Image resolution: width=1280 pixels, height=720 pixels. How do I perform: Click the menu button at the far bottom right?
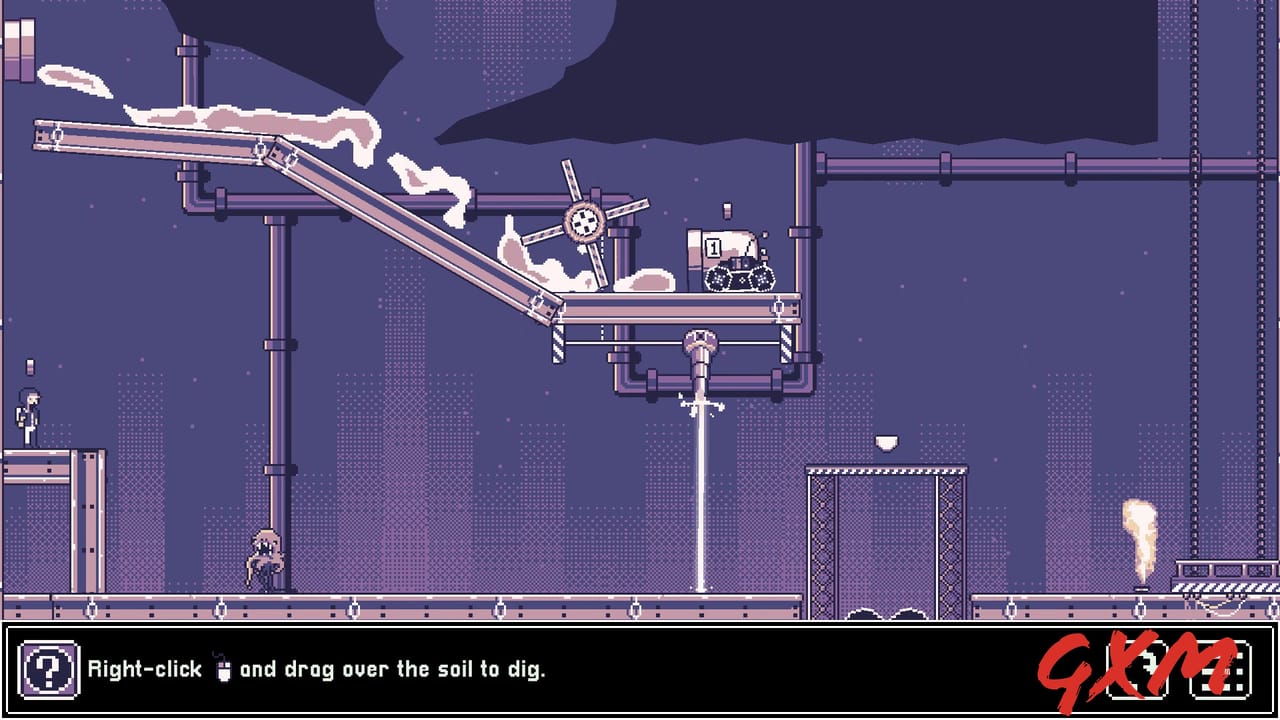(x=1222, y=670)
